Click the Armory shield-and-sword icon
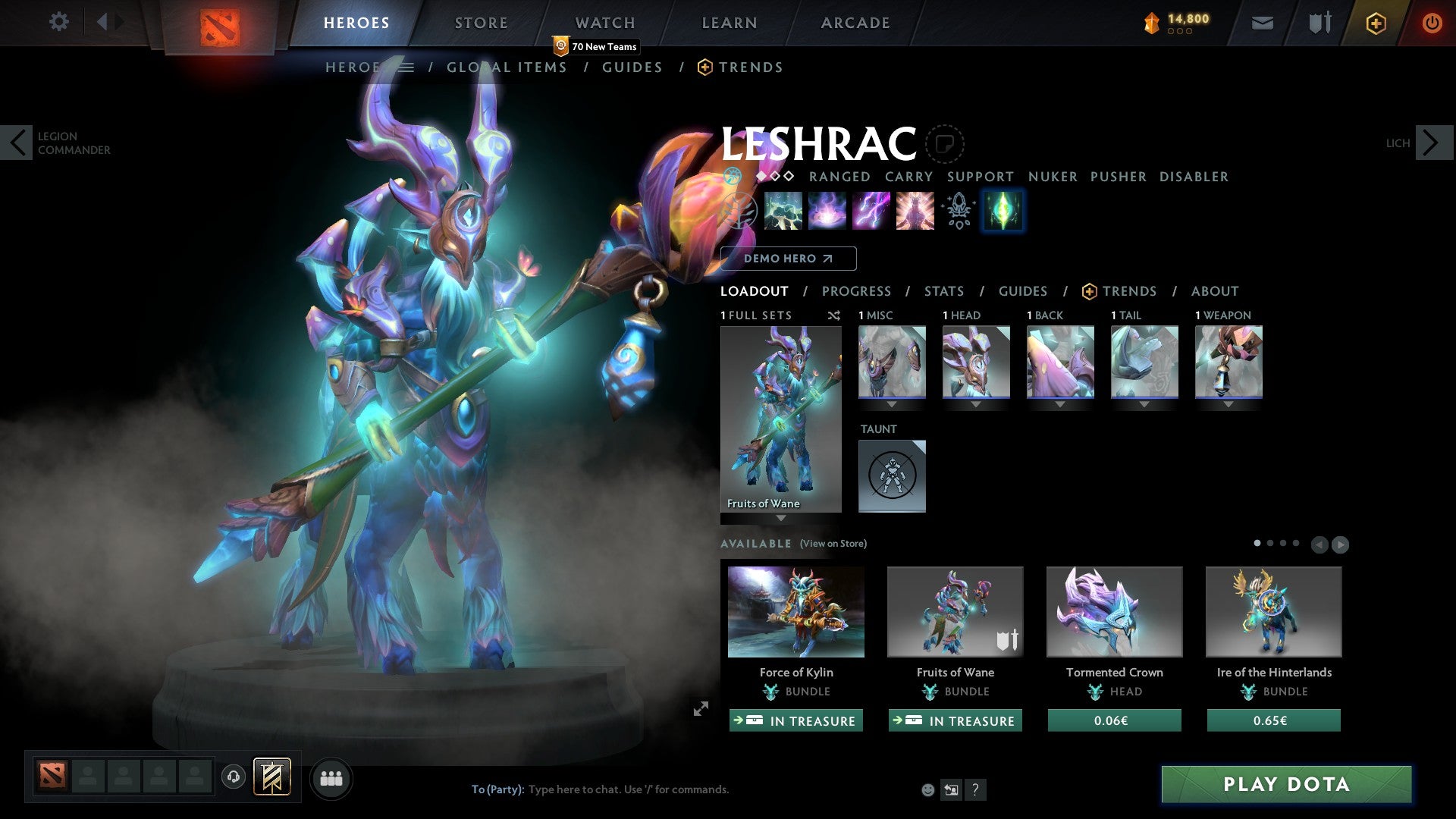 1319,23
